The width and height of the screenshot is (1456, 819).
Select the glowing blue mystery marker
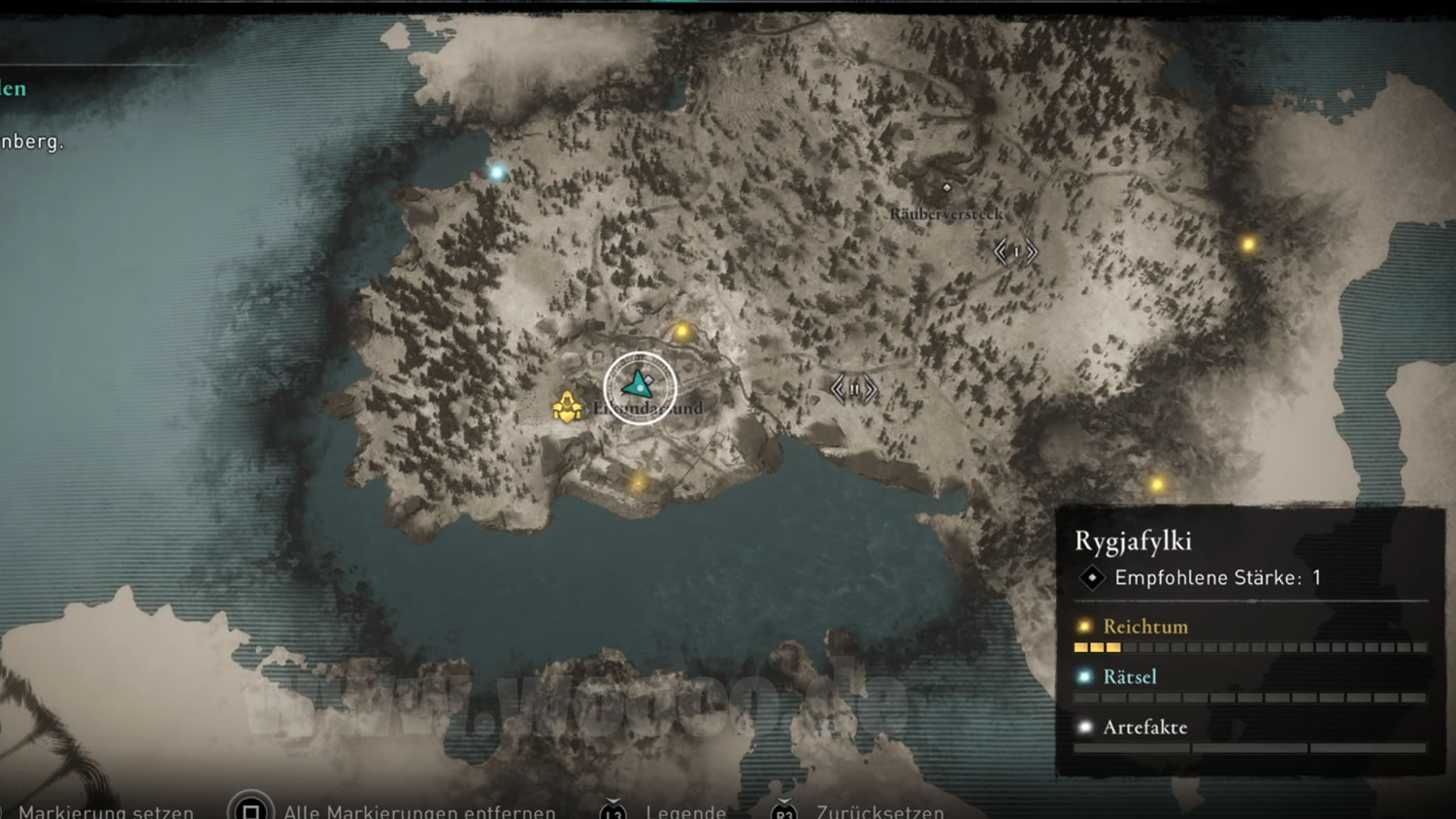click(x=497, y=173)
